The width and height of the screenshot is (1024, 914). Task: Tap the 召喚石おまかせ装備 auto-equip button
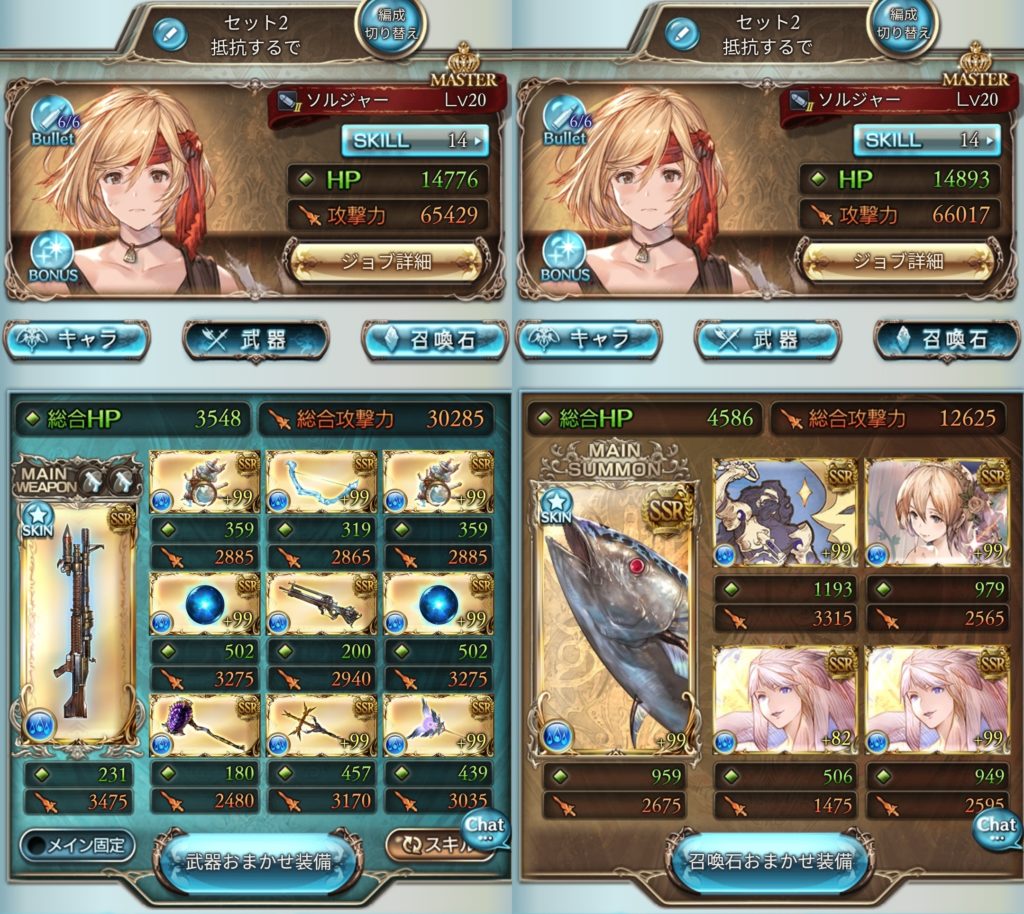pyautogui.click(x=769, y=861)
